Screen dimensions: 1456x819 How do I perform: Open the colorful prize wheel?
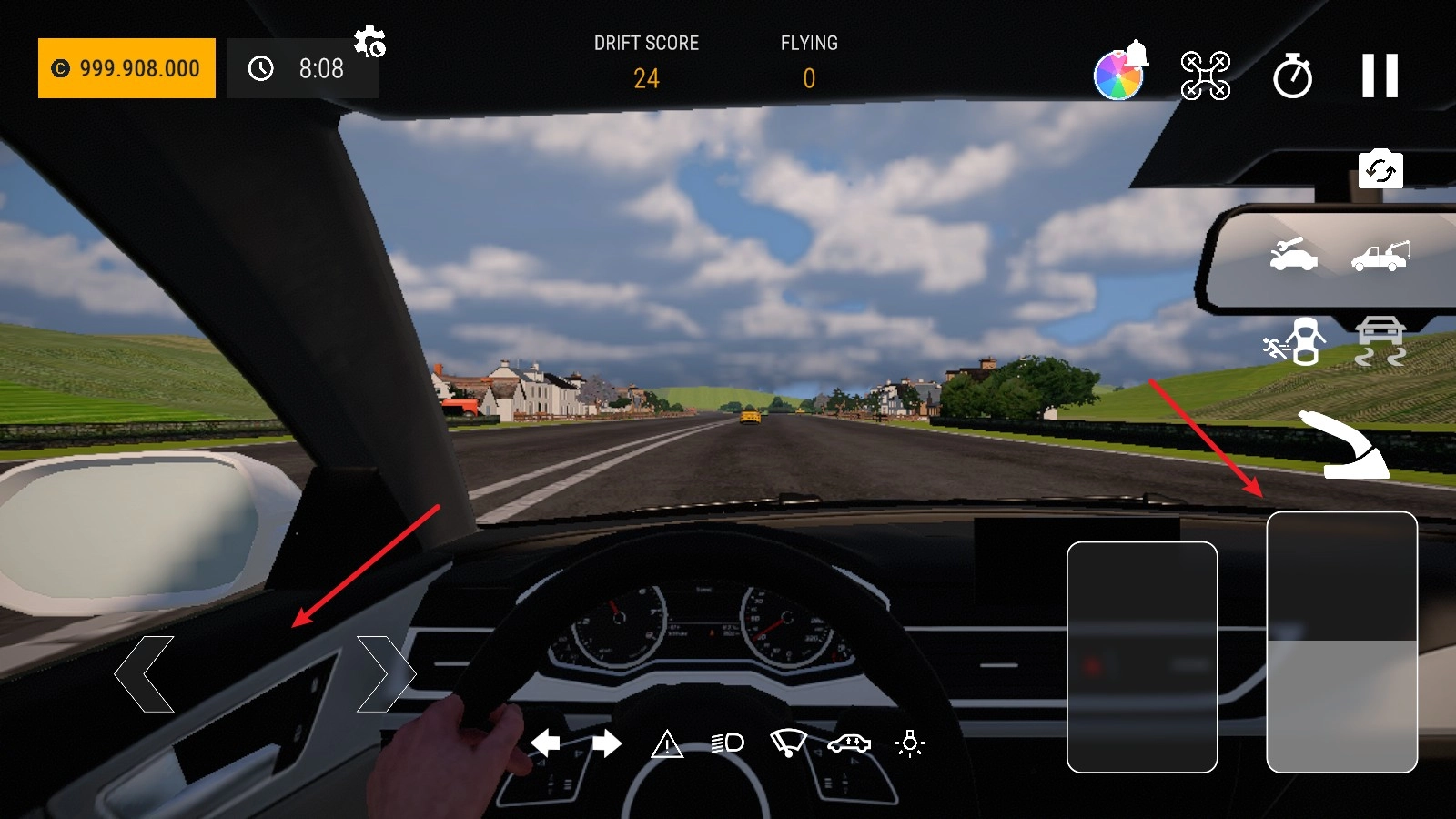[1118, 75]
